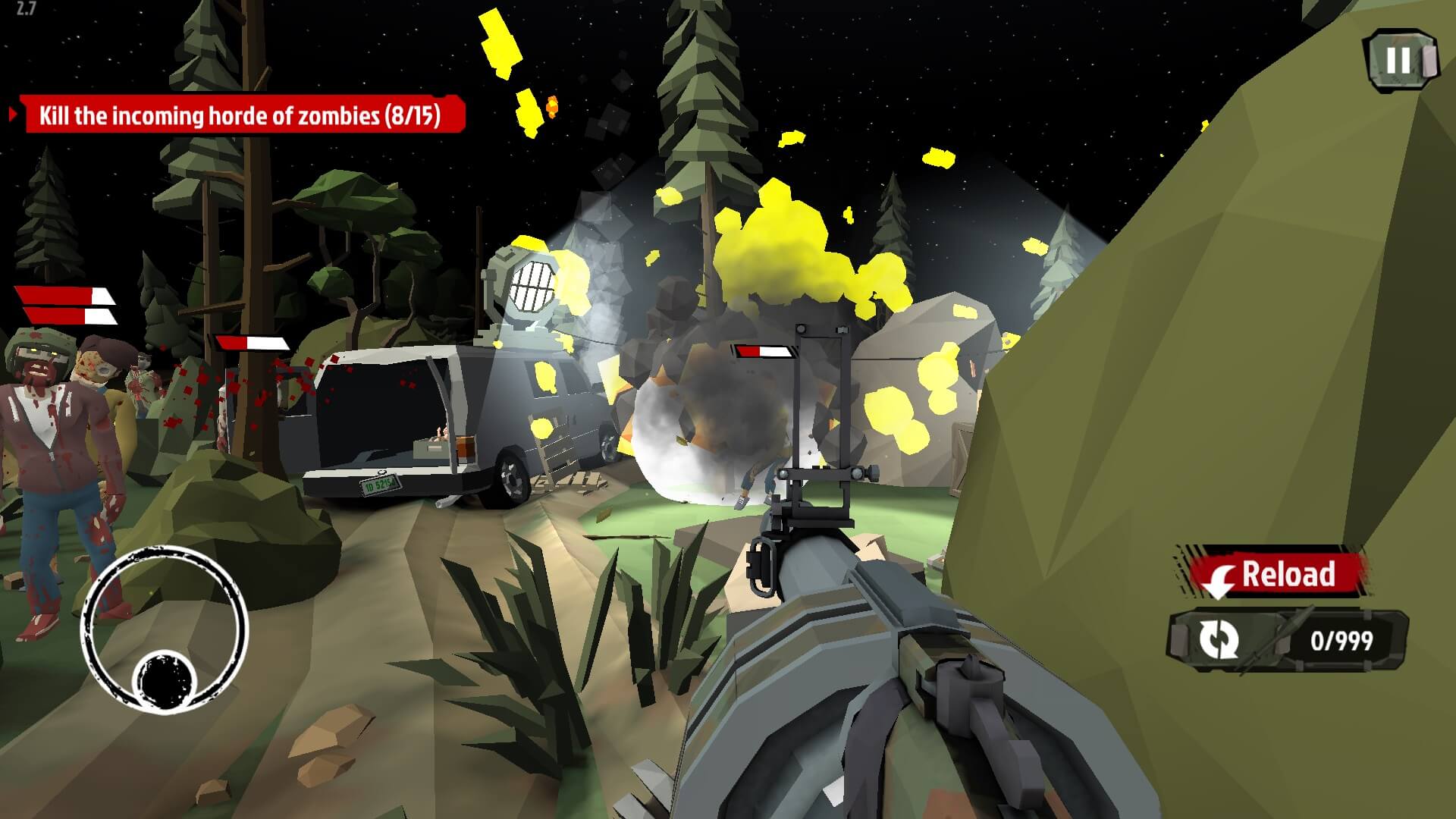Pause the game with the pause button
Image resolution: width=1456 pixels, height=819 pixels.
[x=1399, y=61]
